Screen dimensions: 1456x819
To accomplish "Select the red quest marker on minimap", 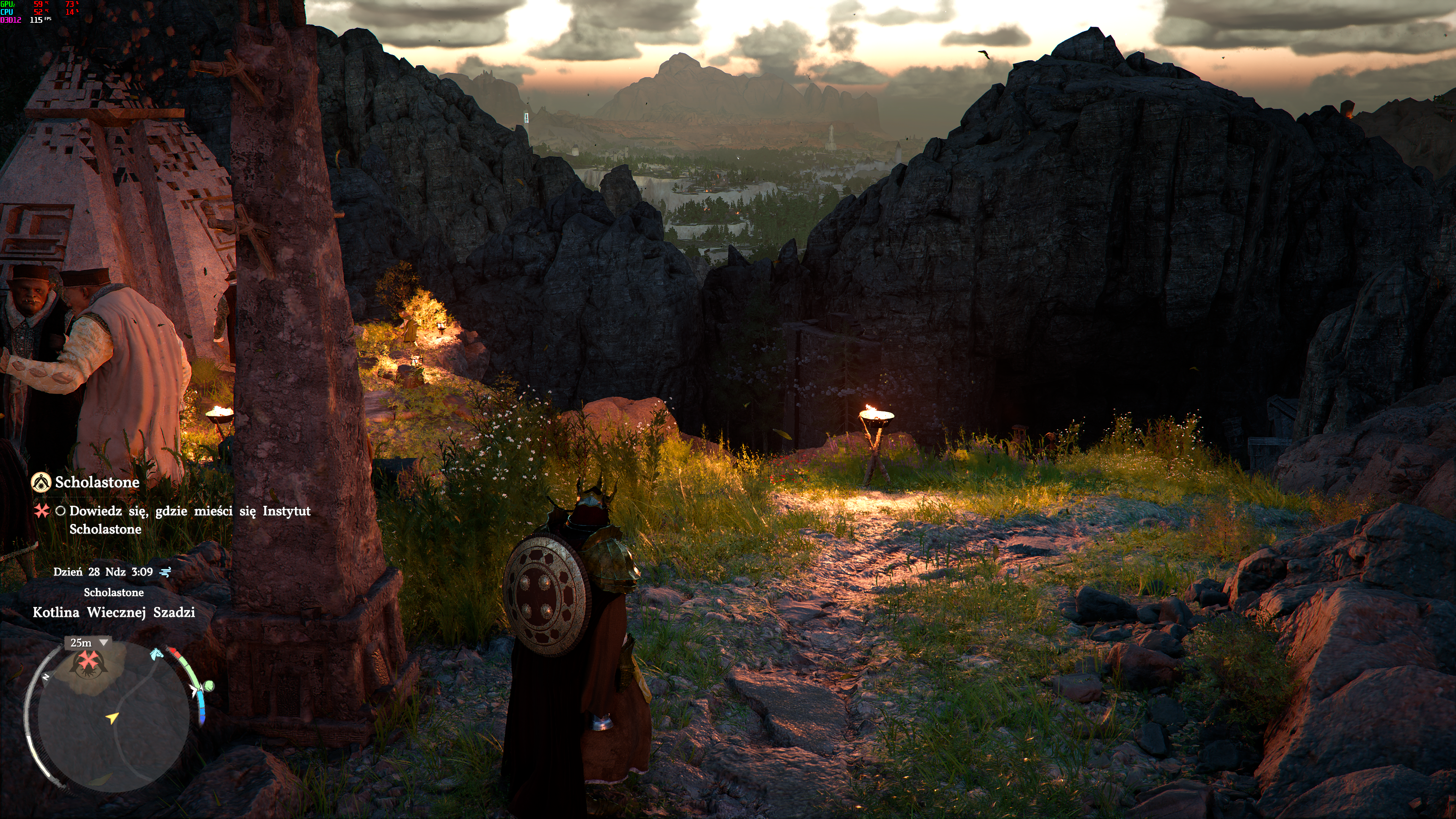I will [x=88, y=660].
